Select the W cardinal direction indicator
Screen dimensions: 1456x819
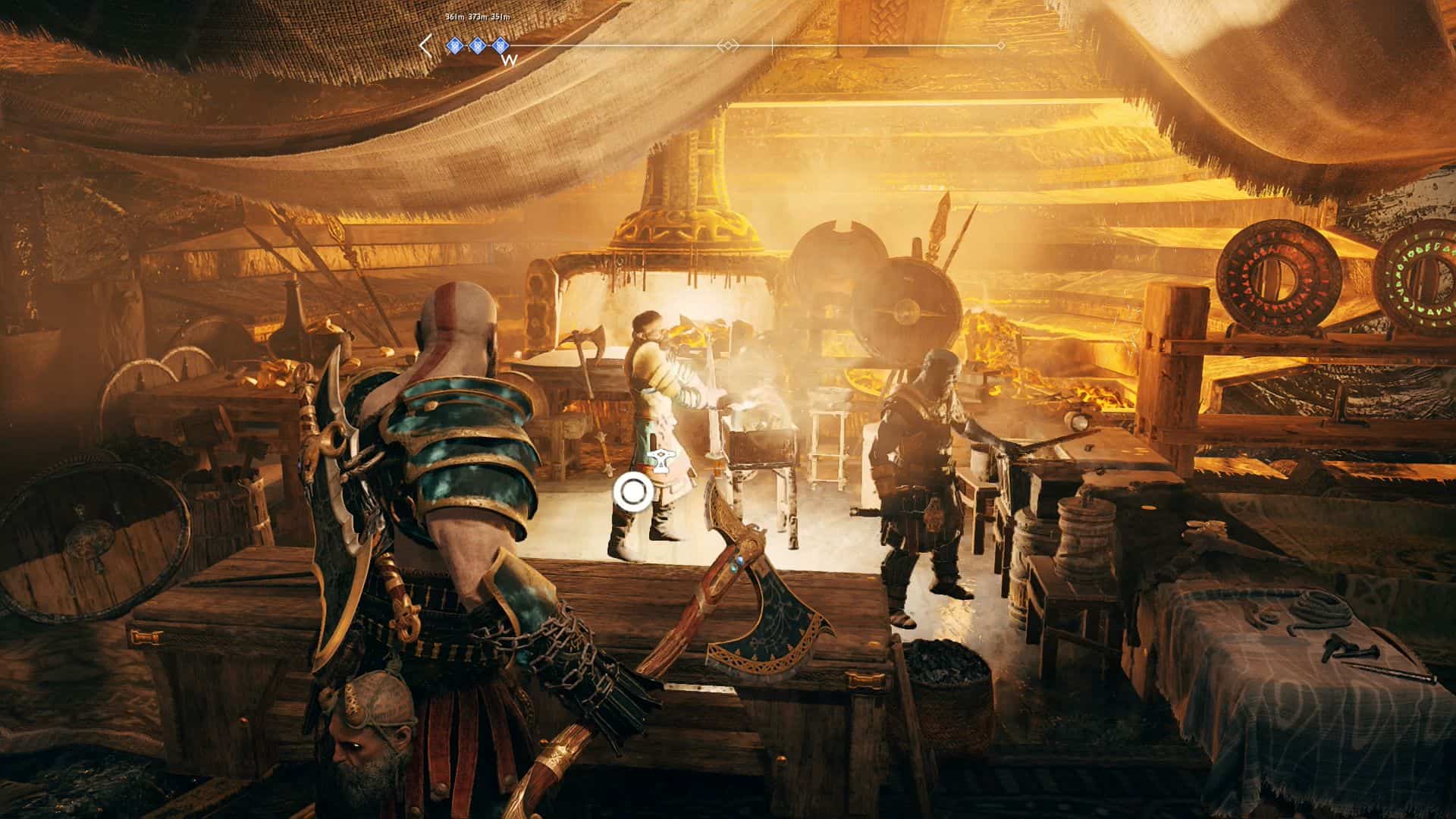point(507,61)
